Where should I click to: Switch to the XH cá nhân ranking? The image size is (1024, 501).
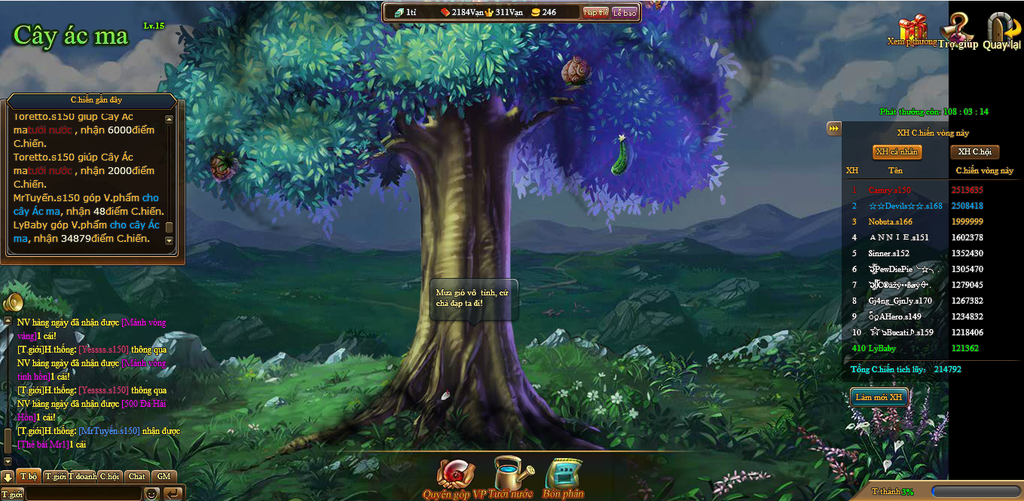(897, 152)
